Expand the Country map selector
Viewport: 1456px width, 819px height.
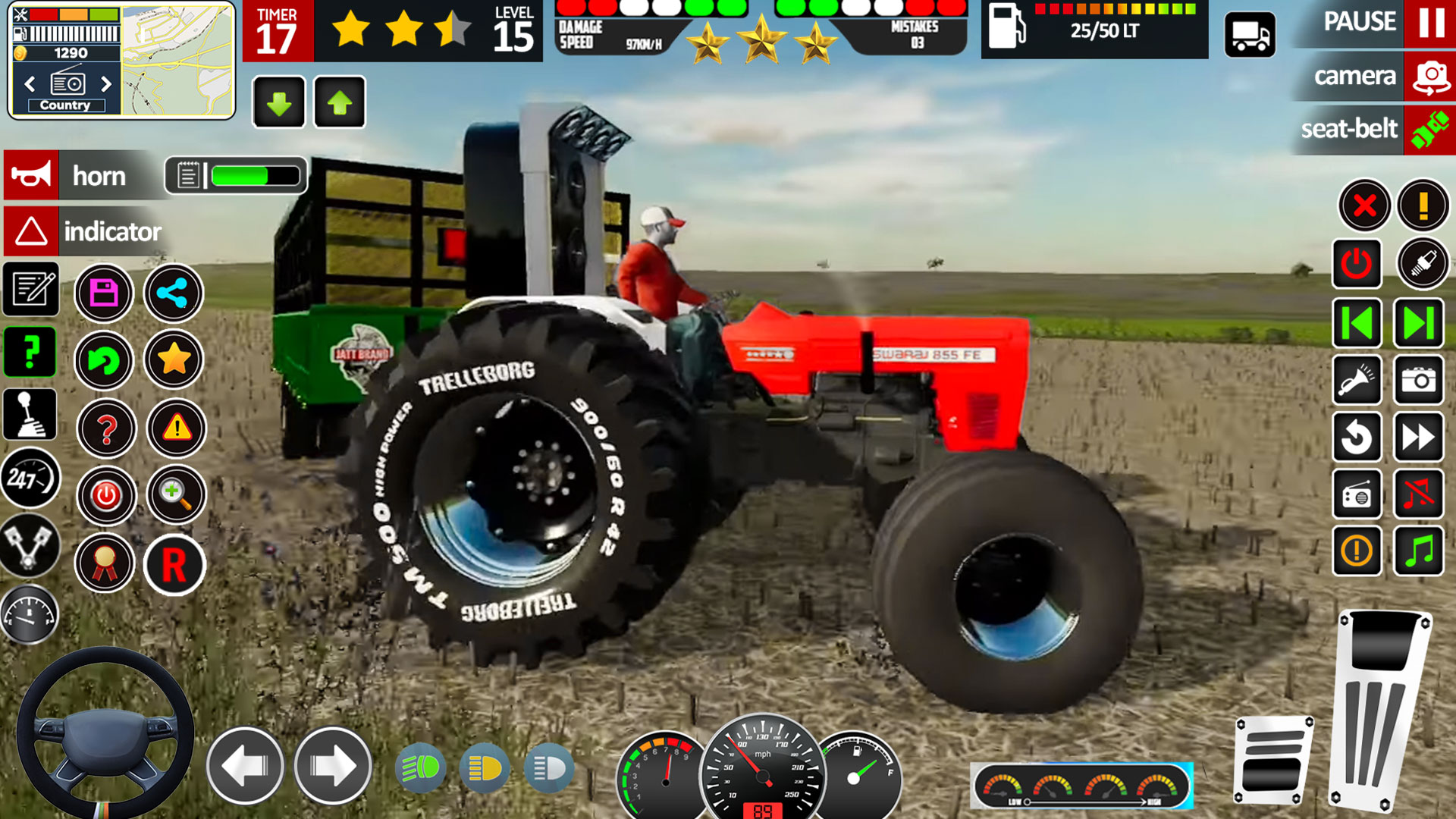coord(64,105)
